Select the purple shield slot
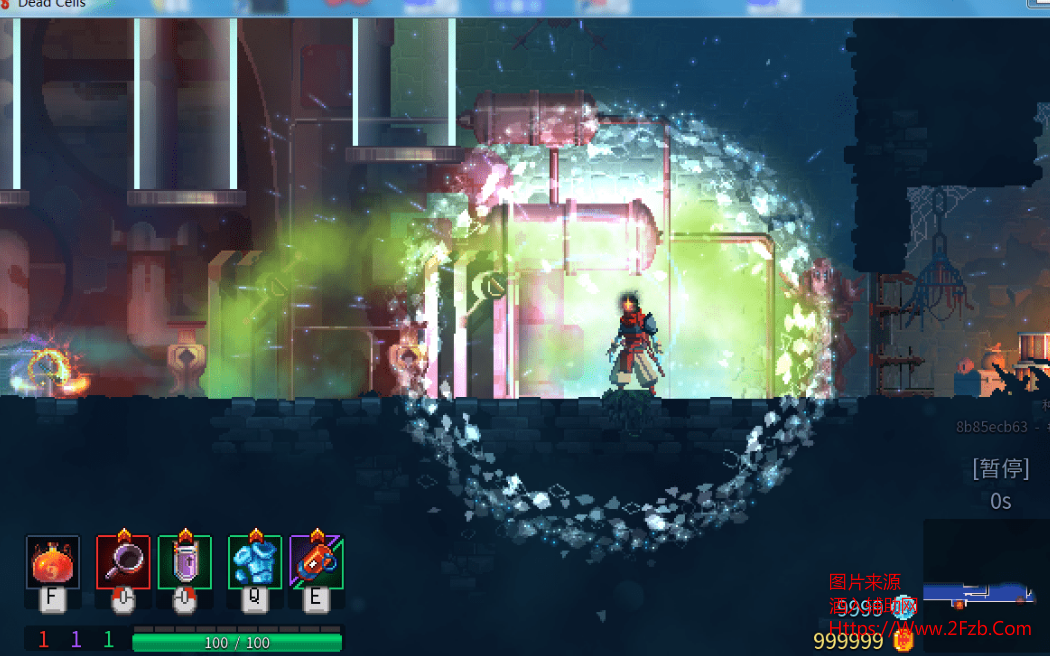The width and height of the screenshot is (1050, 656). point(185,563)
